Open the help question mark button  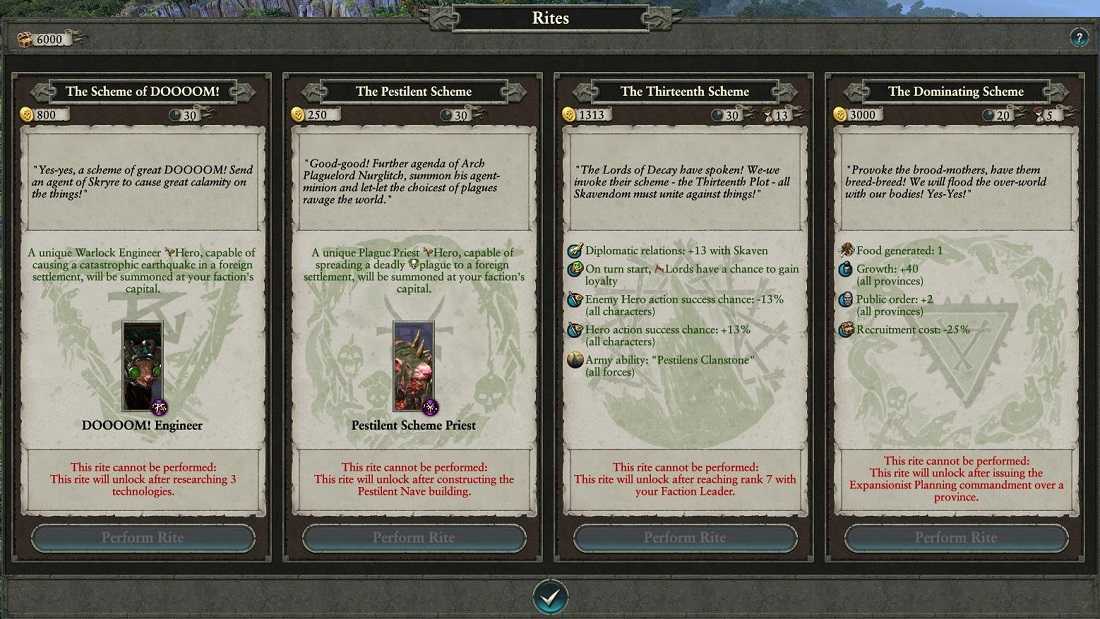(1079, 38)
